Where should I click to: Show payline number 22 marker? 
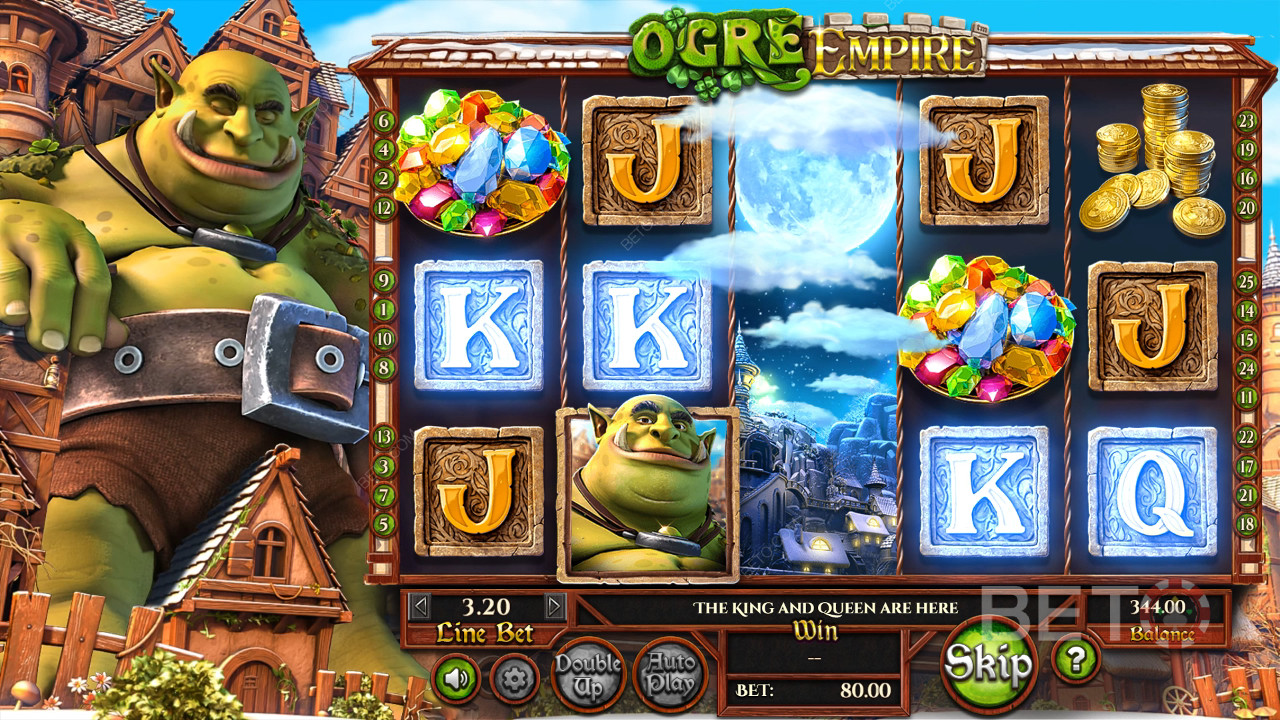coord(1246,436)
